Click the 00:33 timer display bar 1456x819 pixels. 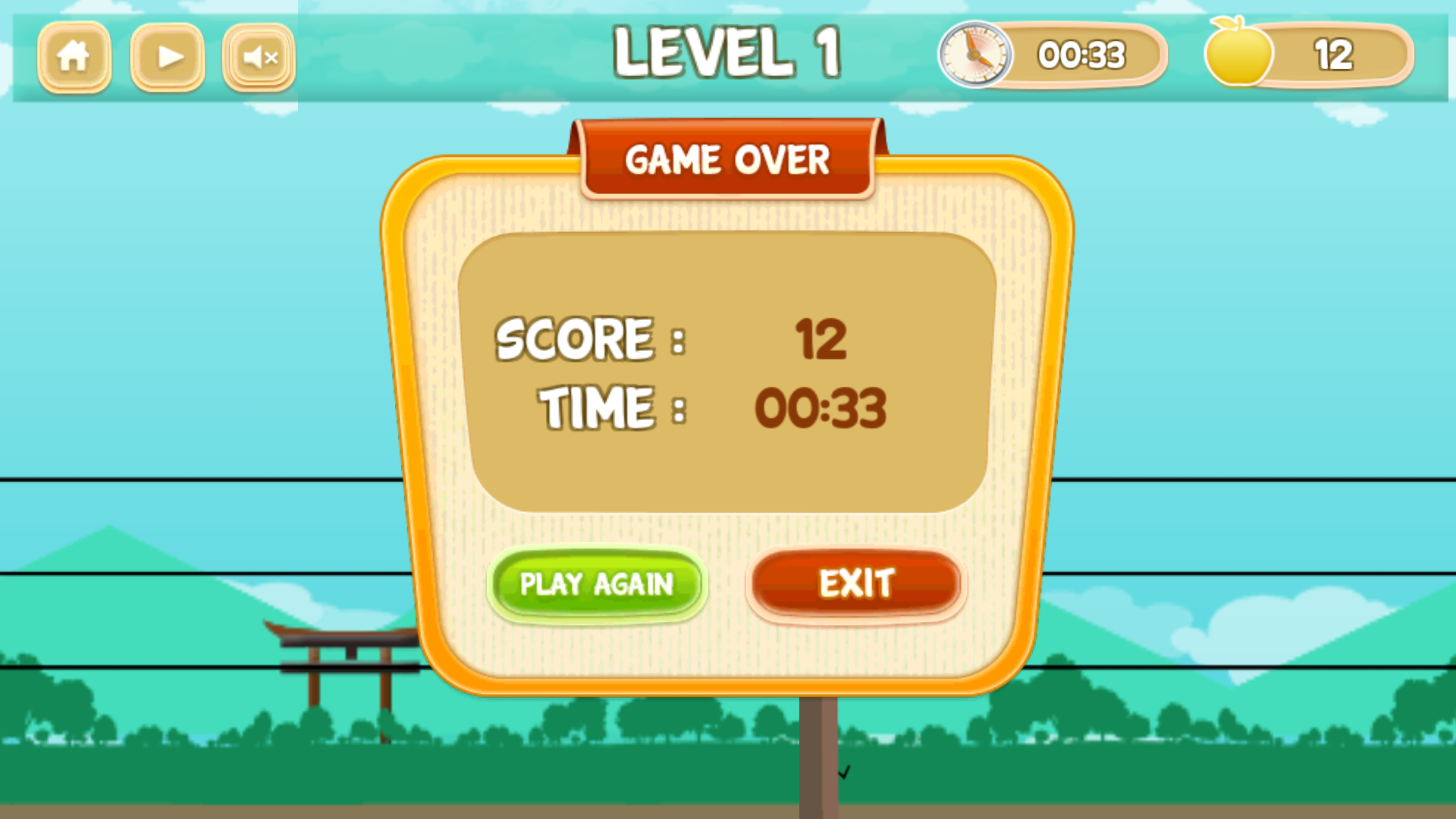pos(1080,55)
